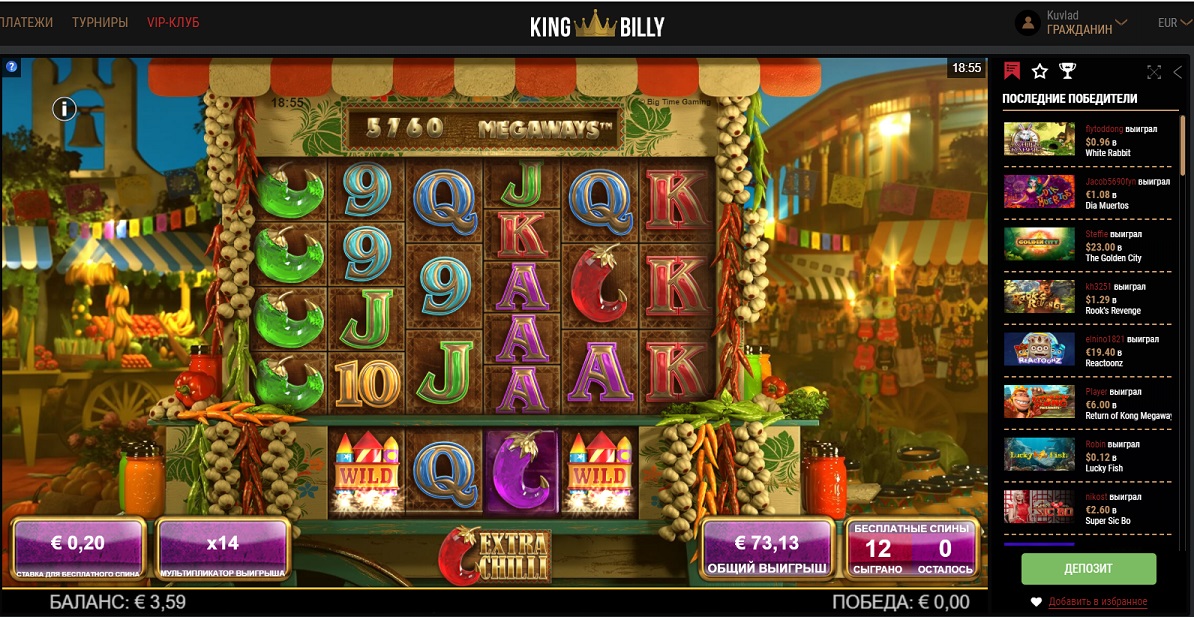Add game via Добавить в избранное
The image size is (1194, 617).
1097,601
